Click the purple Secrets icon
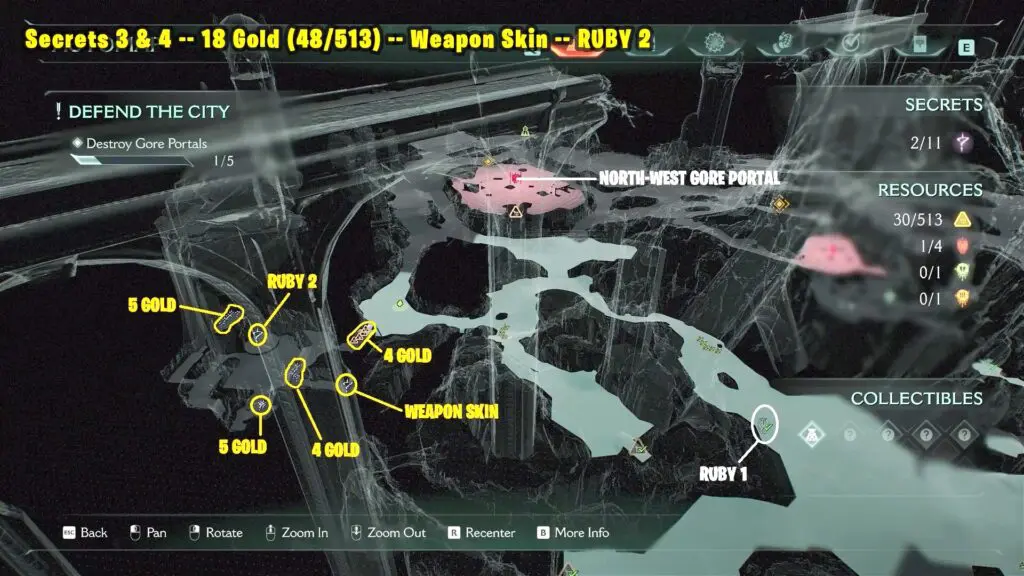The height and width of the screenshot is (576, 1024). tap(964, 143)
